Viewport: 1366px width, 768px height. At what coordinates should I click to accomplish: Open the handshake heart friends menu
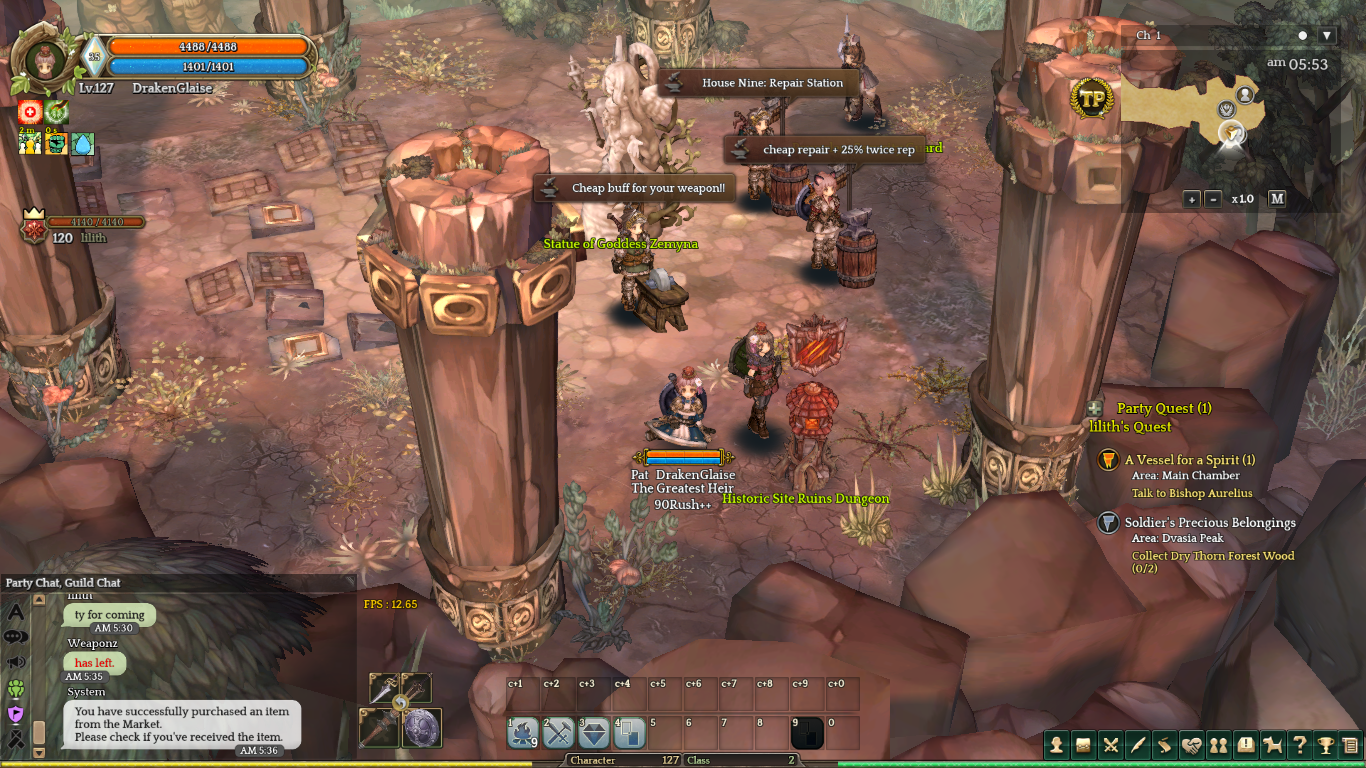[1191, 745]
